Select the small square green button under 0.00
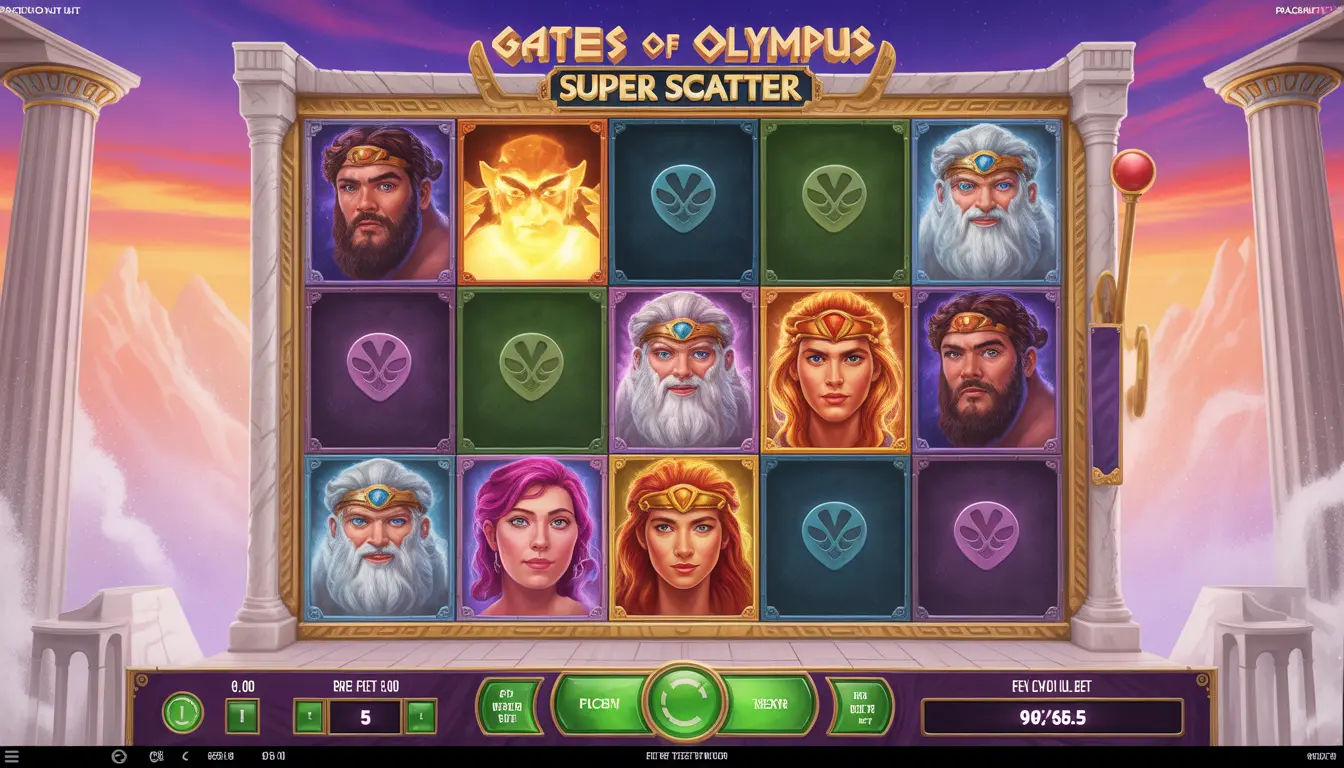 pos(242,715)
